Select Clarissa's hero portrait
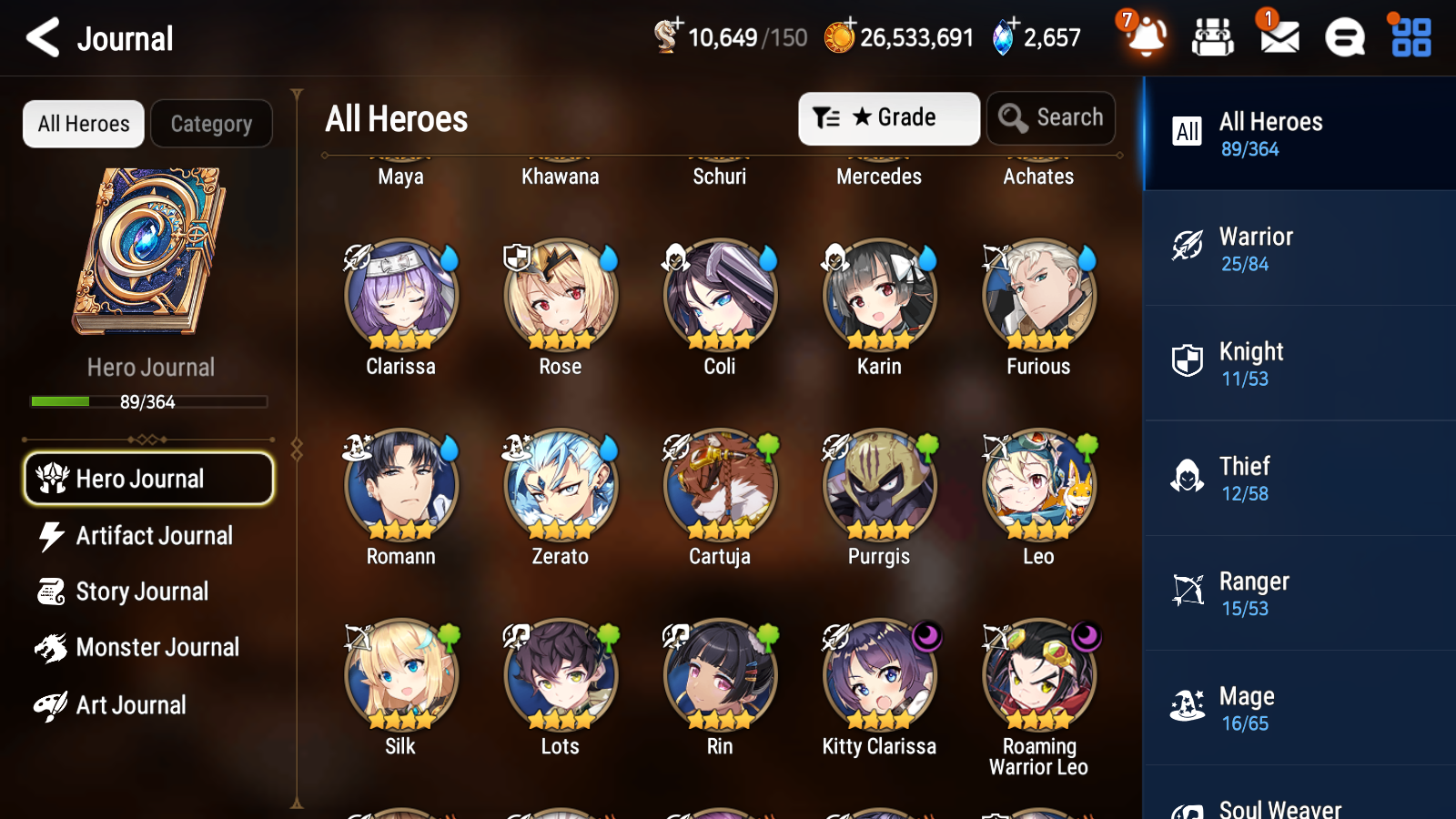 [x=400, y=295]
